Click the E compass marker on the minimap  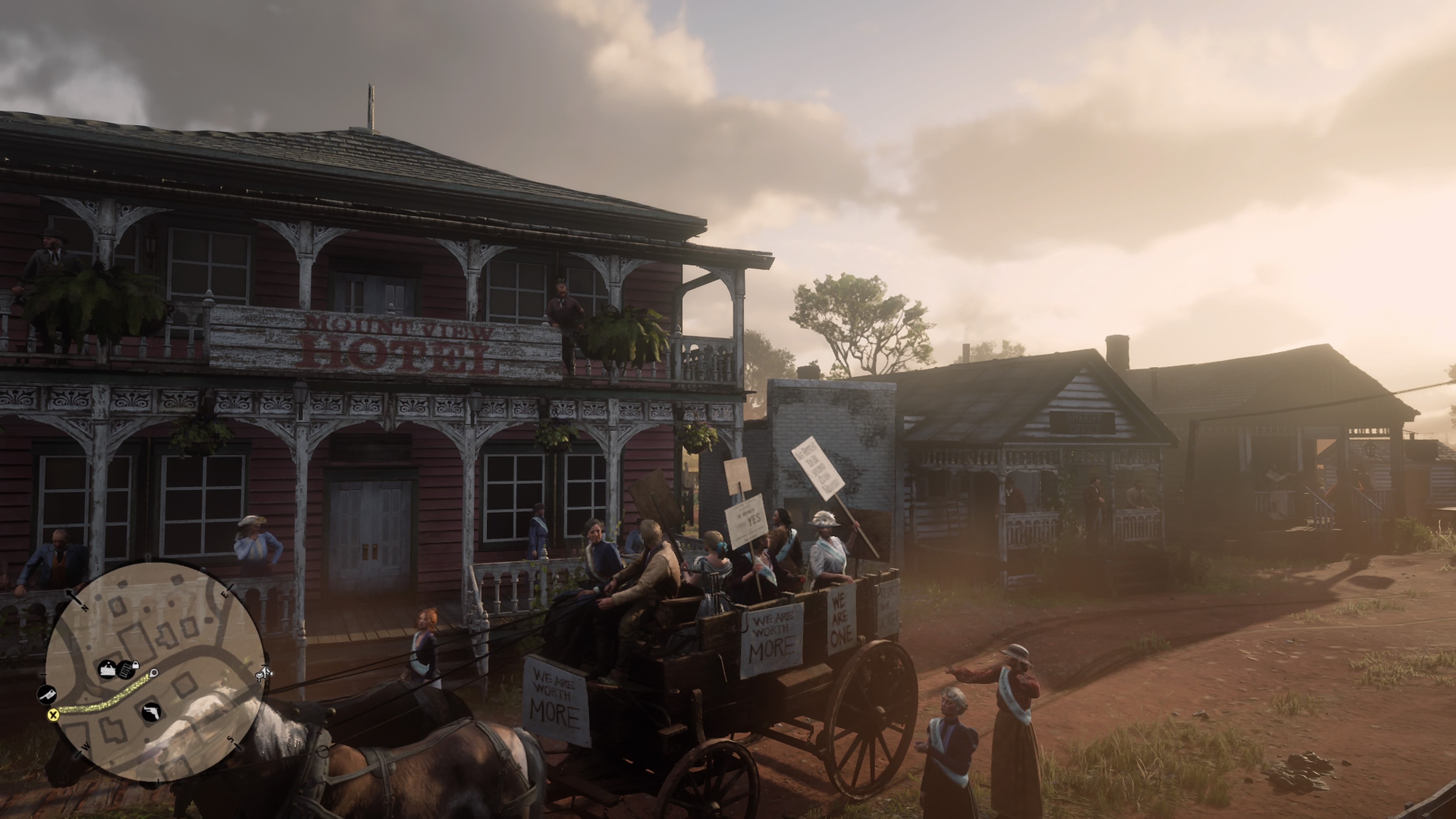(x=225, y=595)
